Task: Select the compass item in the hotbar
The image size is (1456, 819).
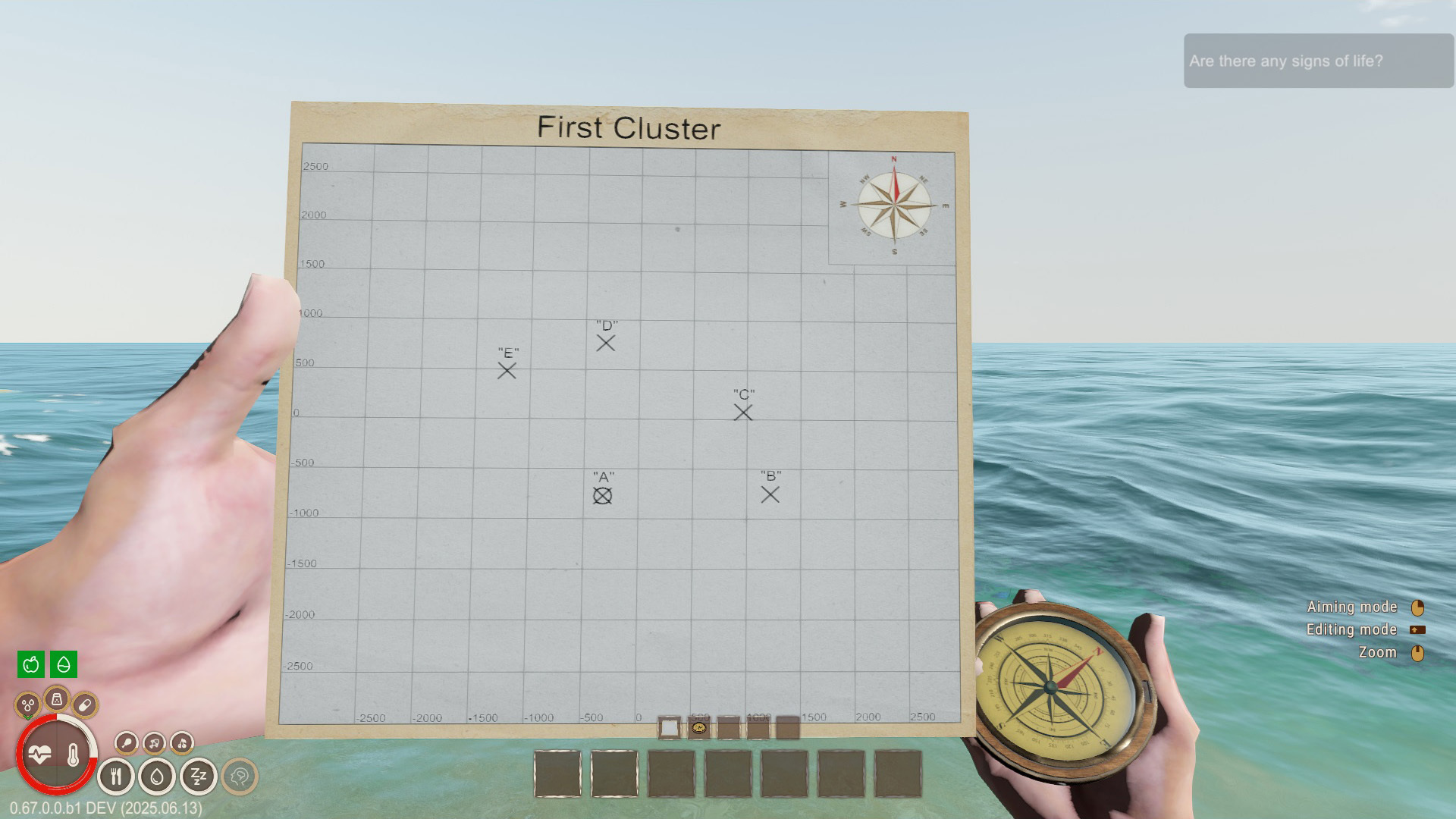Action: click(698, 728)
